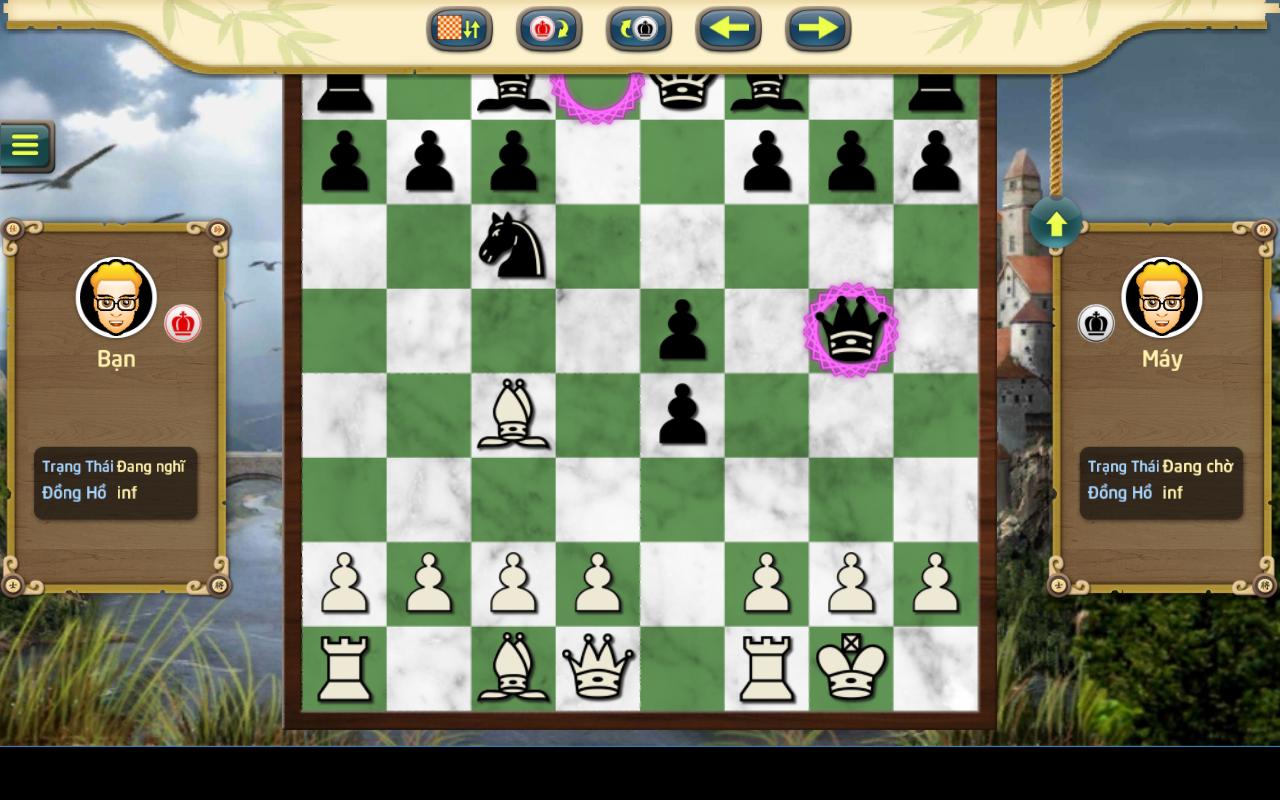This screenshot has width=1280, height=800.
Task: Flip the chess board orientation
Action: (x=459, y=29)
